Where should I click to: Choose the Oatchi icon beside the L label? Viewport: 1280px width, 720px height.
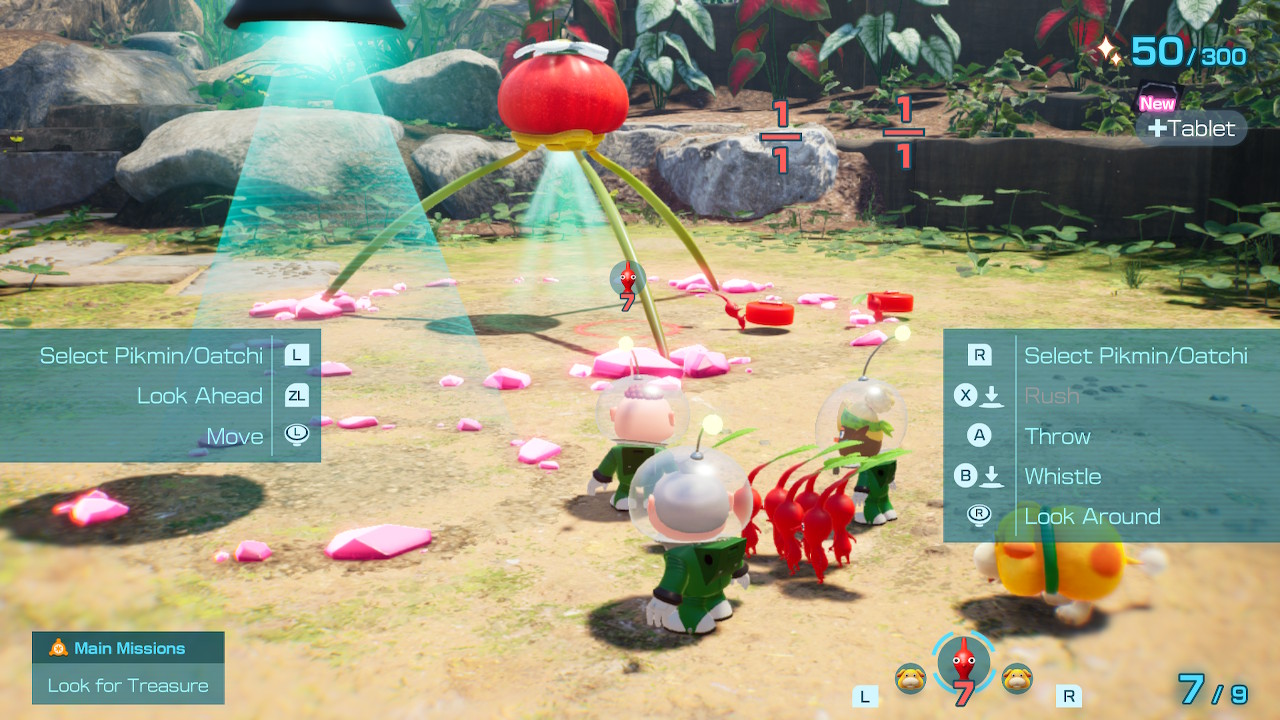[x=910, y=678]
